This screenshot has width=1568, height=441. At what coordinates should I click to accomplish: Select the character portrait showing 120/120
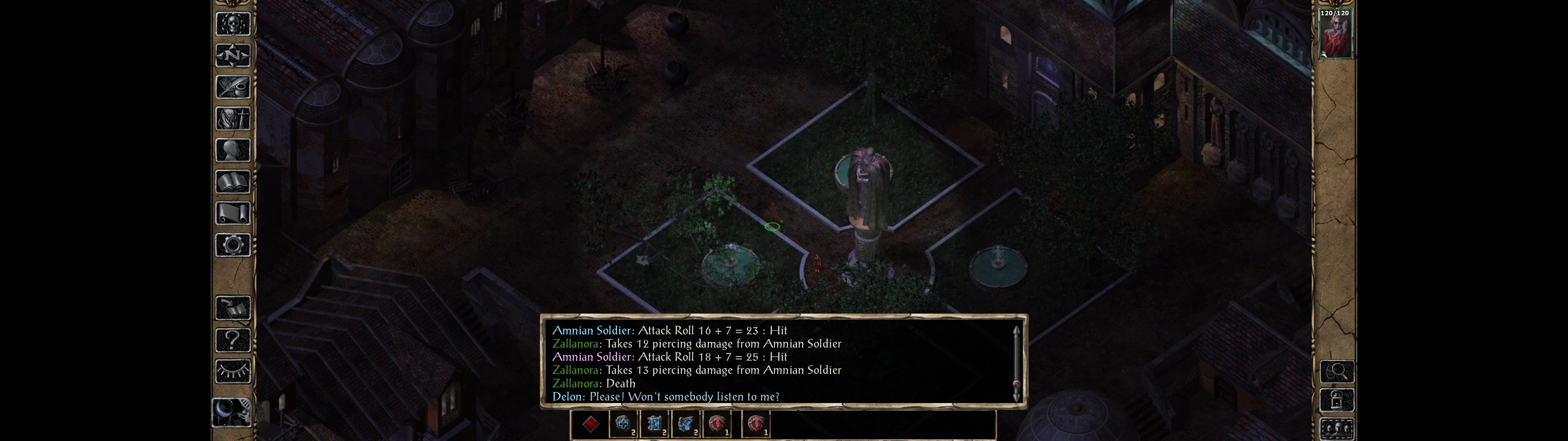[1335, 34]
